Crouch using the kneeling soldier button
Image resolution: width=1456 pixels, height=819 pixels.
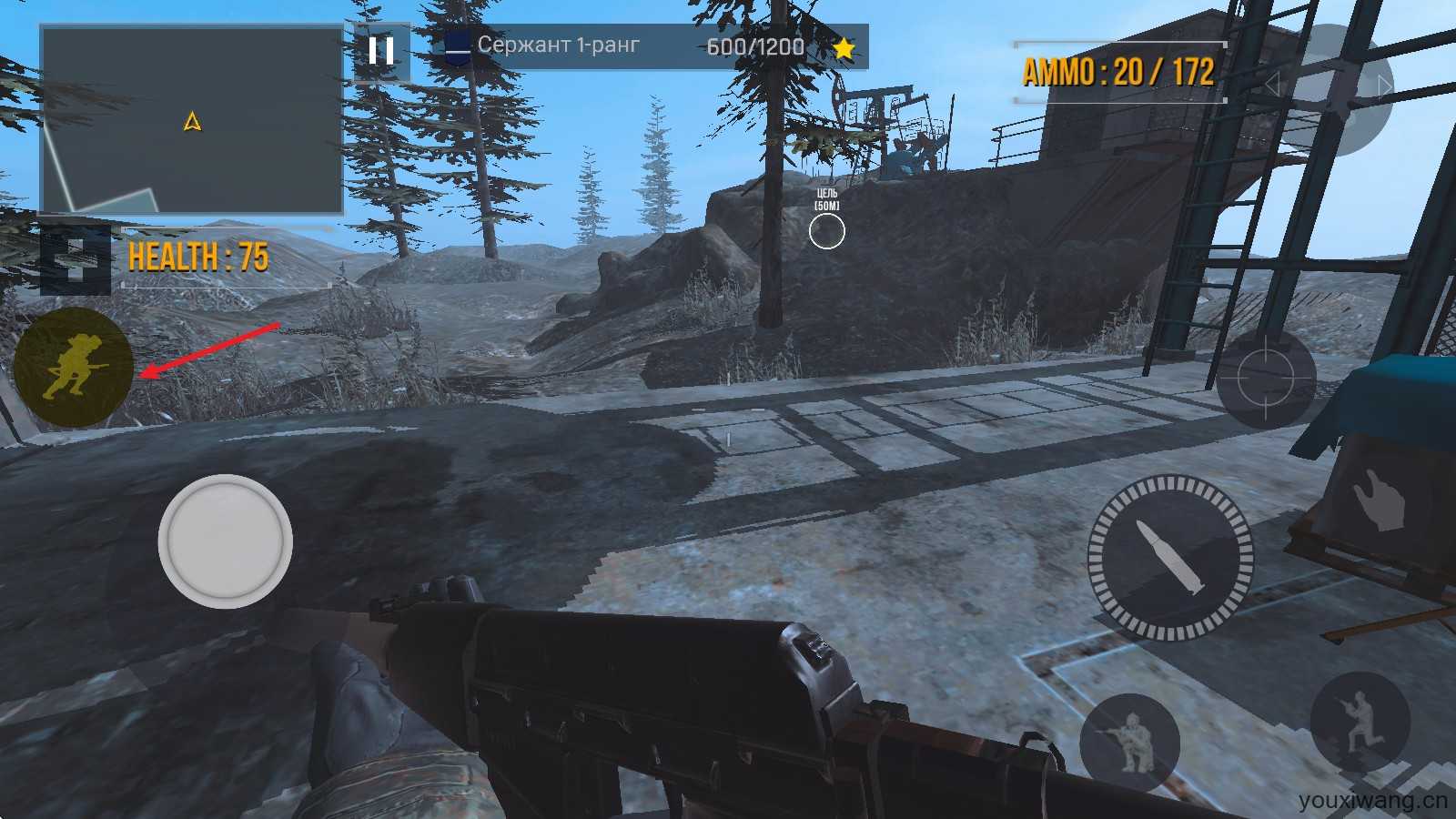[x=1129, y=741]
